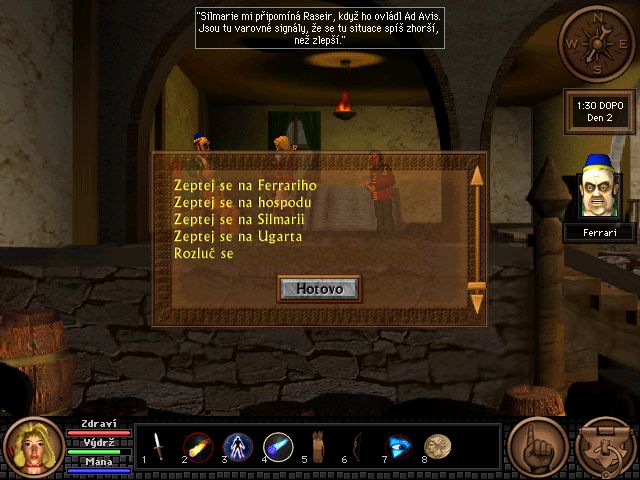Viewport: 640px width, 480px height.
Task: Select "Zeptej se na Silmarii" topic
Action: pos(238,219)
